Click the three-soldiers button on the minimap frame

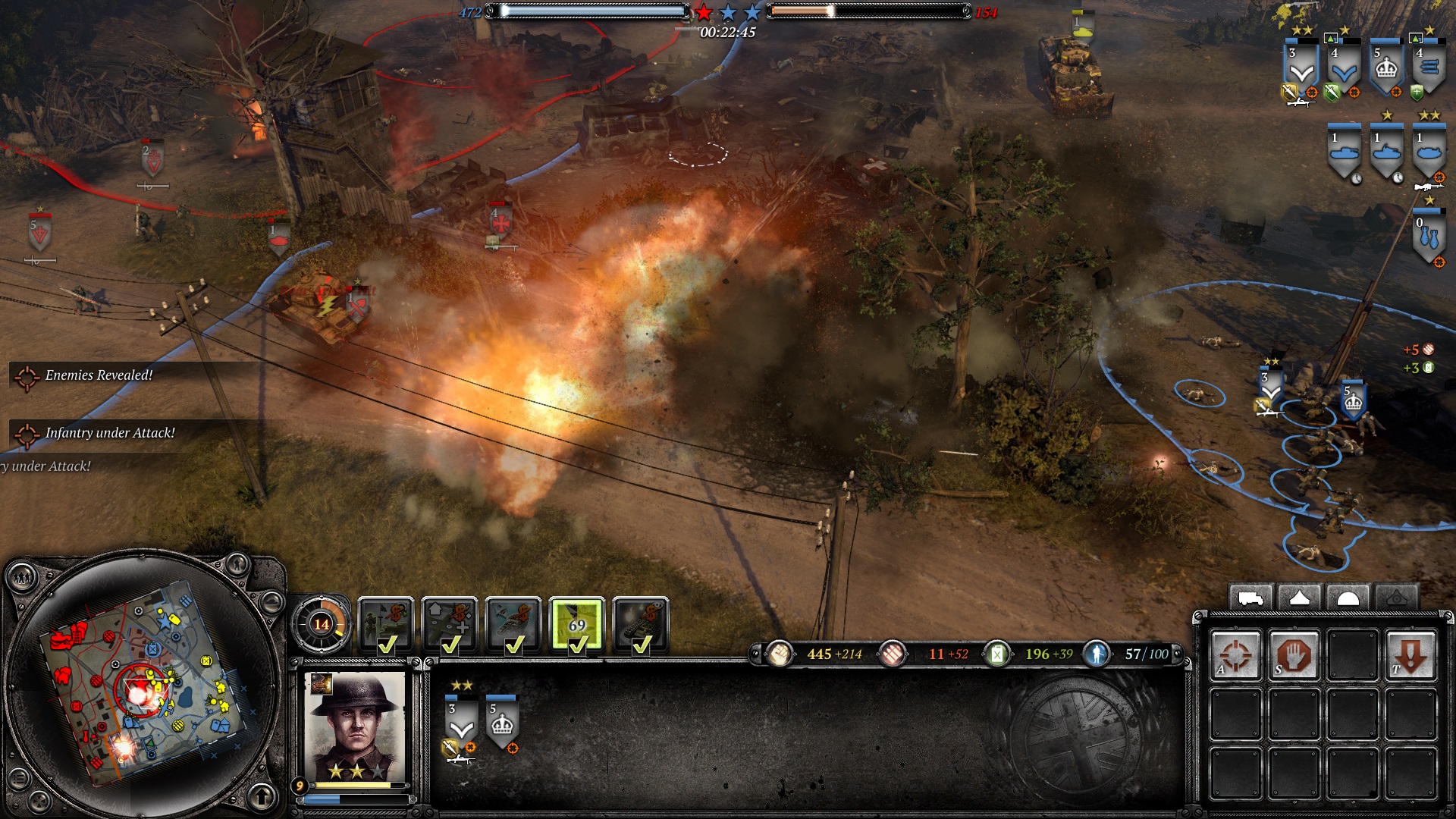[x=22, y=579]
